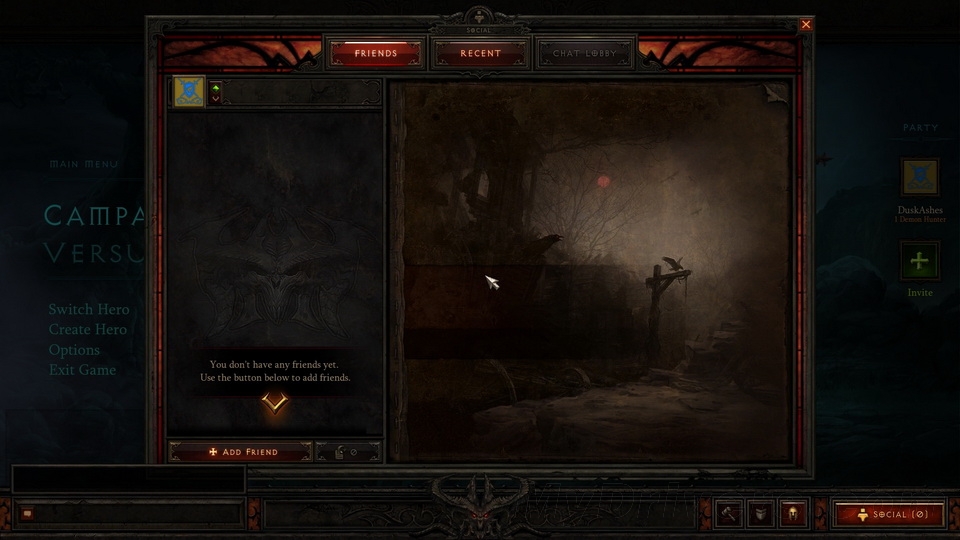This screenshot has width=960, height=540.
Task: Choose Switch Hero from main menu
Action: [x=89, y=310]
